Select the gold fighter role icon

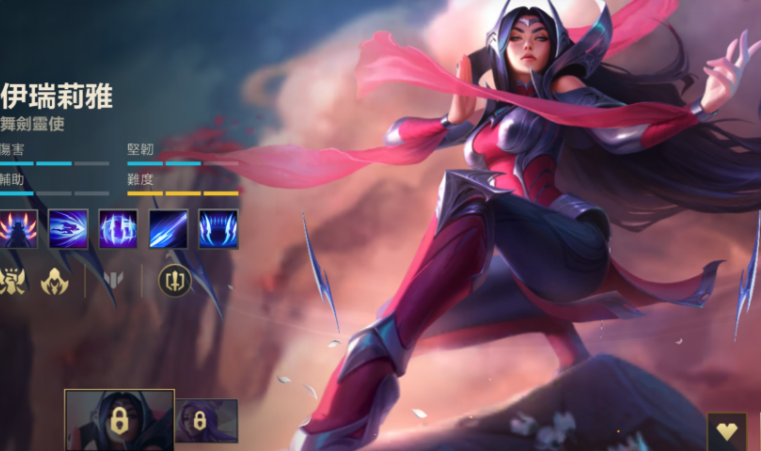[x=12, y=282]
